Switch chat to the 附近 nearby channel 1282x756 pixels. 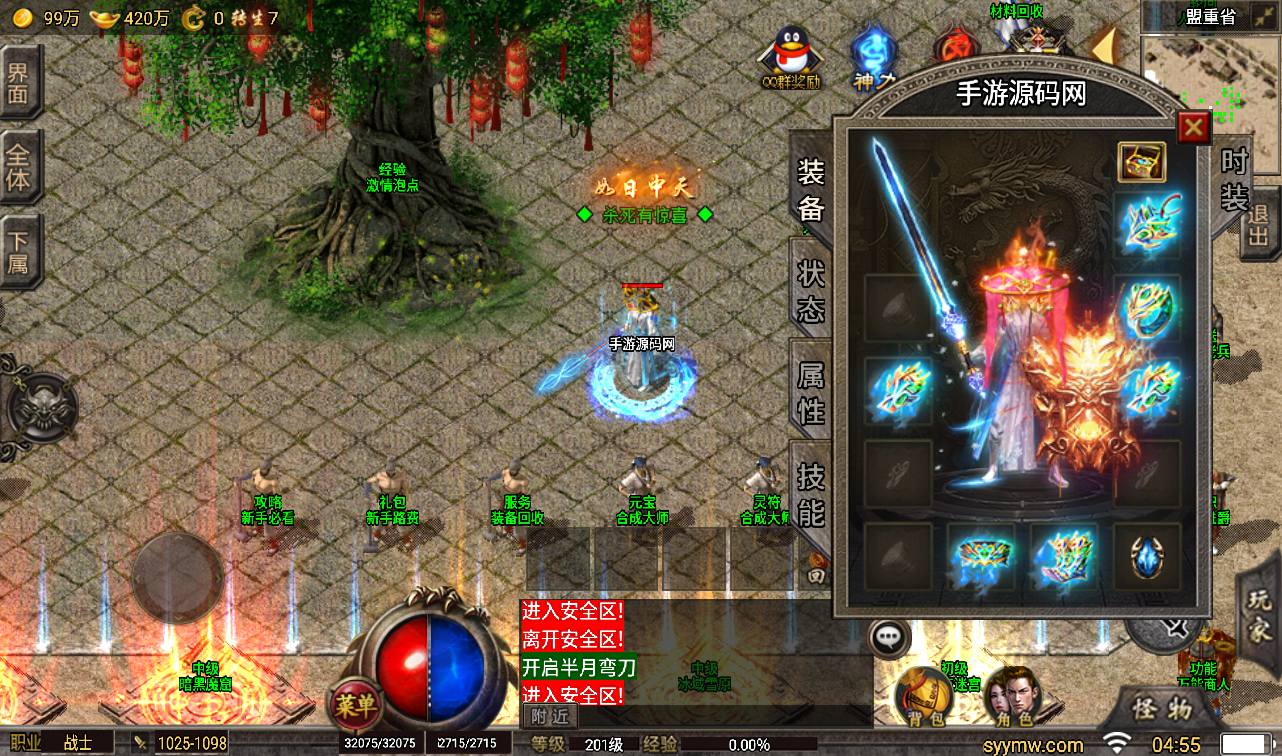point(549,715)
